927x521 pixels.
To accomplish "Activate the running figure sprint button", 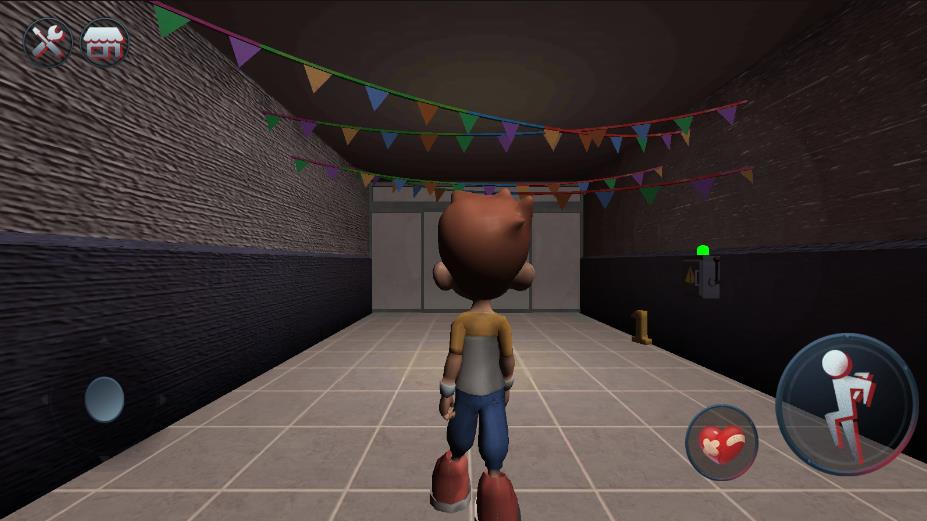I will (x=846, y=404).
